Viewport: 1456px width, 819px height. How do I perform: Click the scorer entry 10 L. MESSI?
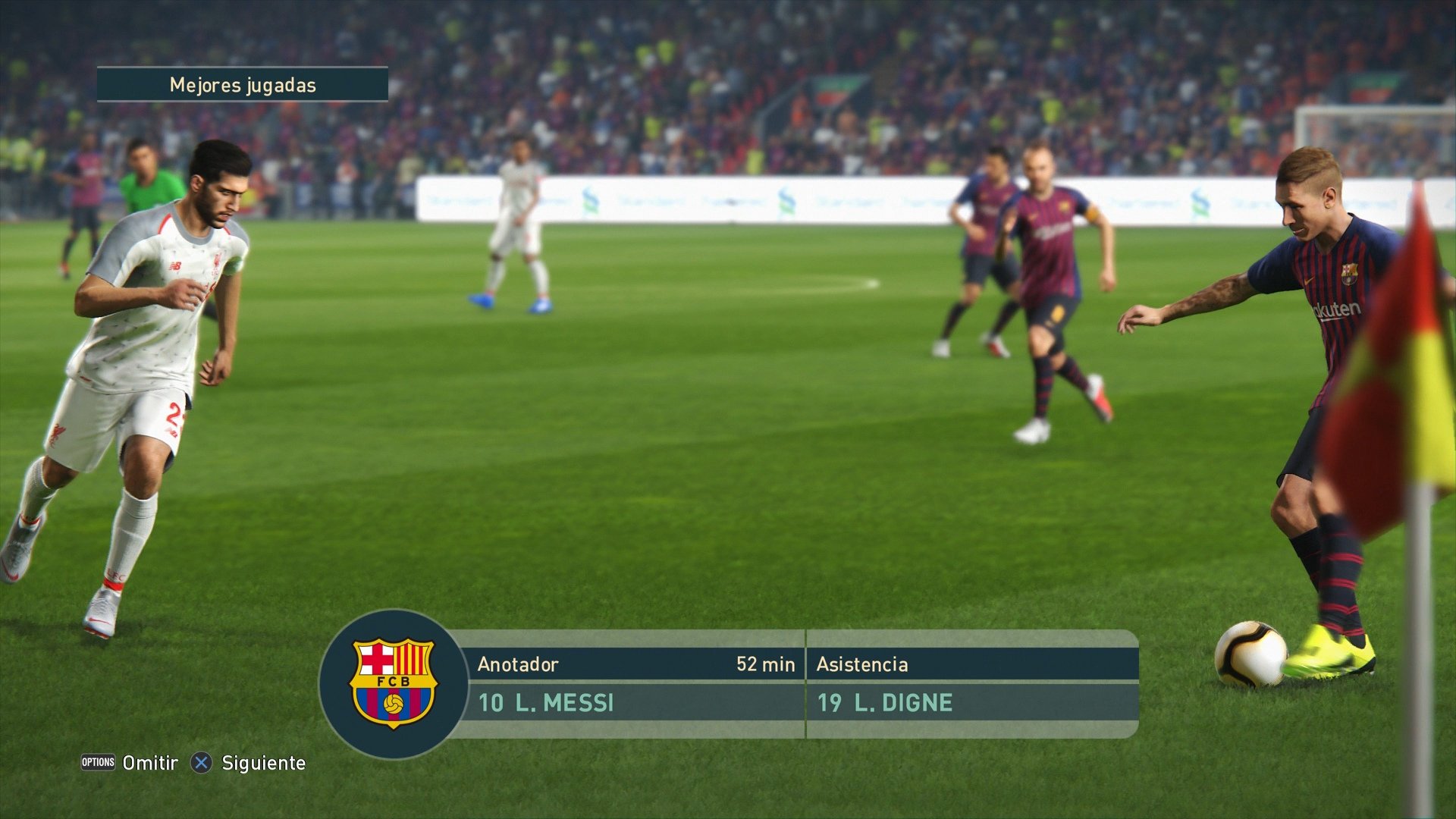click(x=547, y=703)
